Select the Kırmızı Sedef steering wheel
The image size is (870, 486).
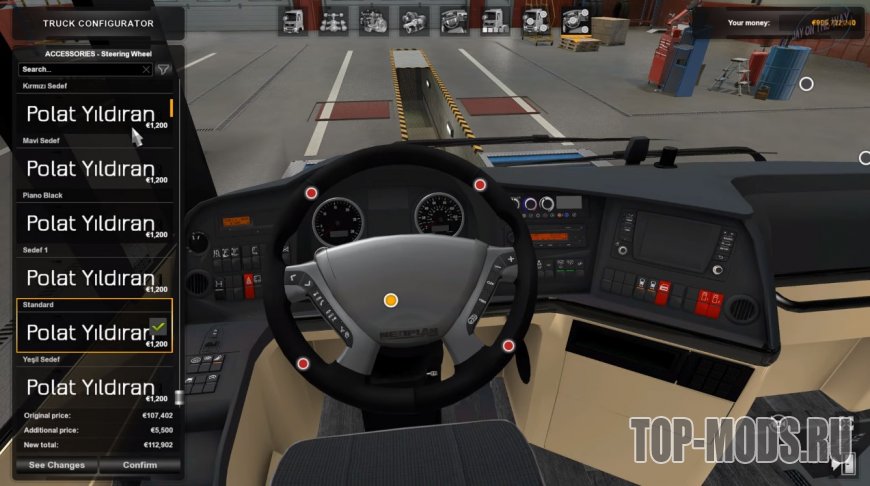[94, 114]
